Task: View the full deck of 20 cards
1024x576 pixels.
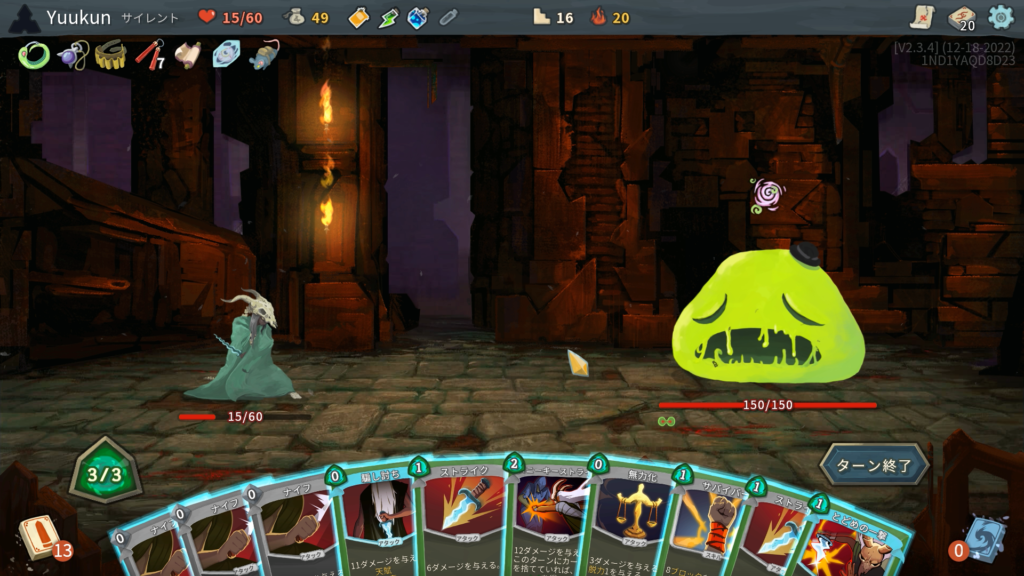Action: [x=961, y=18]
